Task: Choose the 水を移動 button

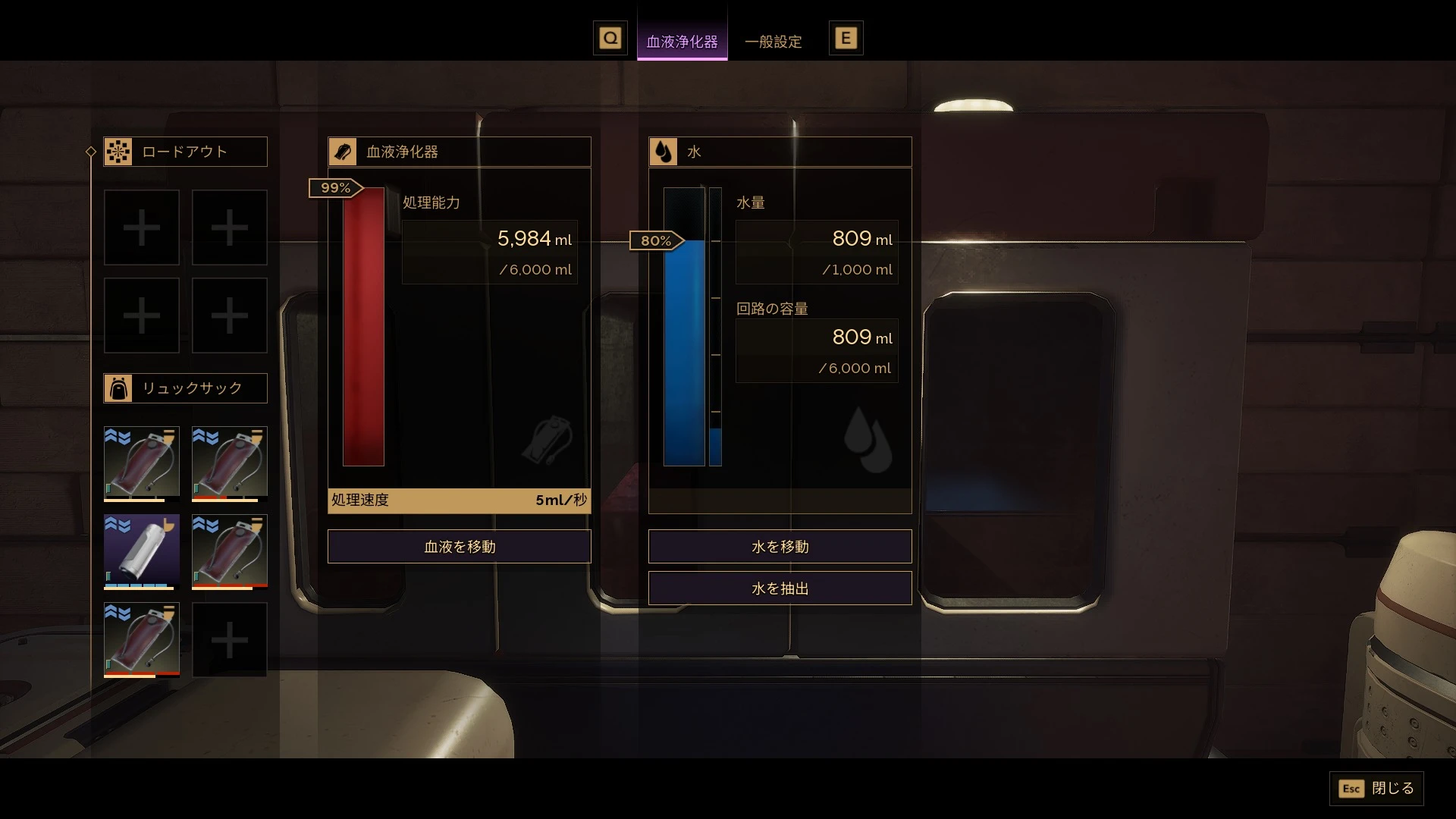Action: [x=780, y=547]
